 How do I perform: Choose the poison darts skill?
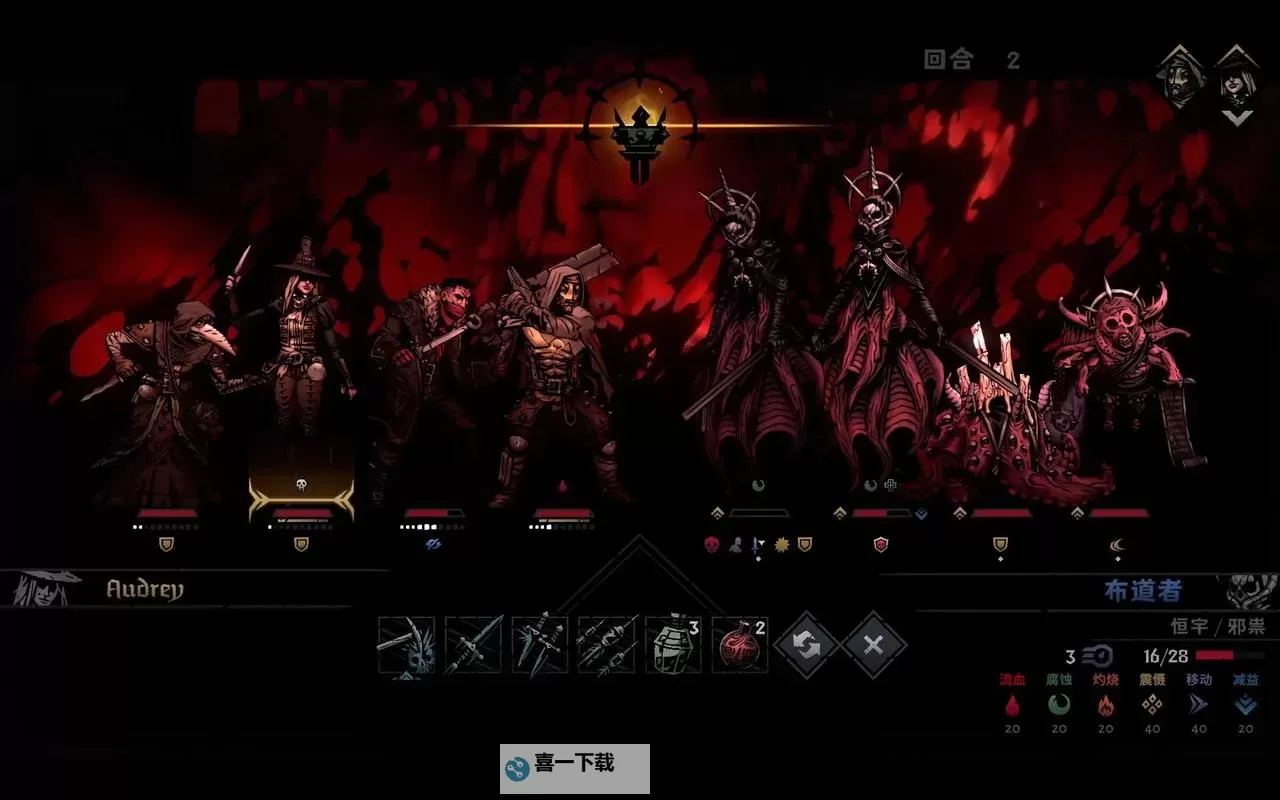tap(606, 646)
